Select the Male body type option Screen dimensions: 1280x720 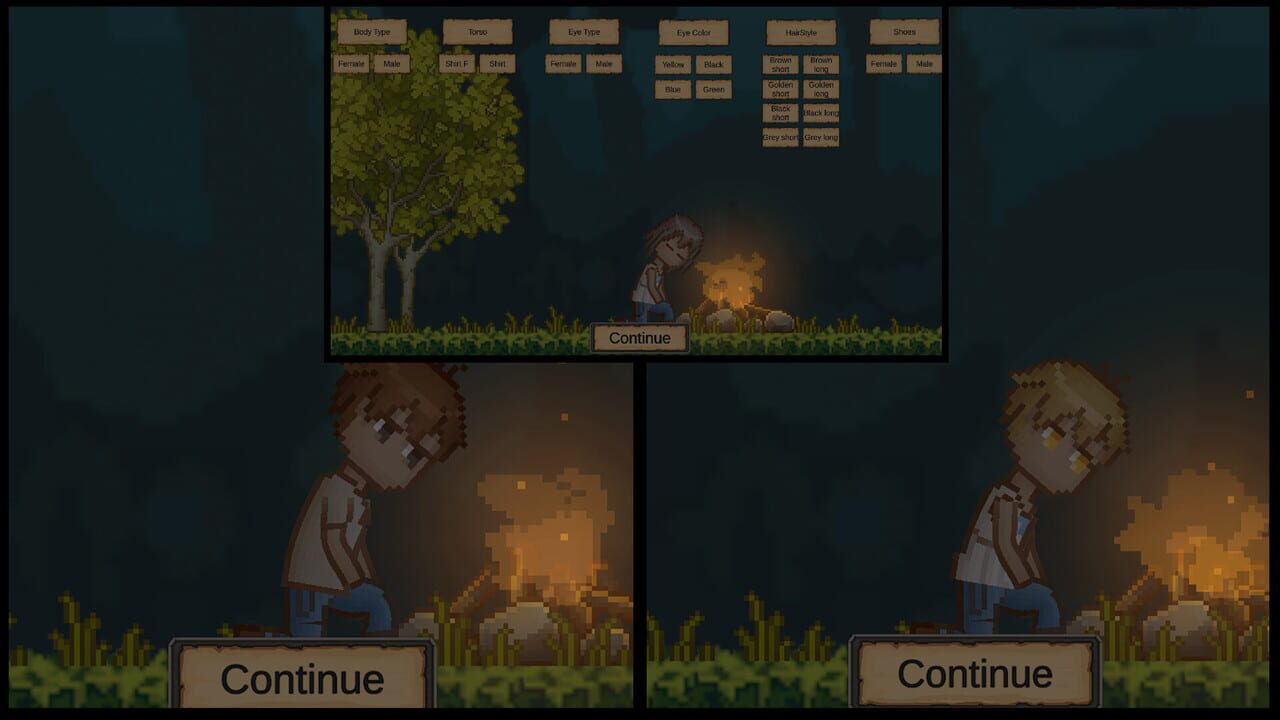click(x=392, y=63)
